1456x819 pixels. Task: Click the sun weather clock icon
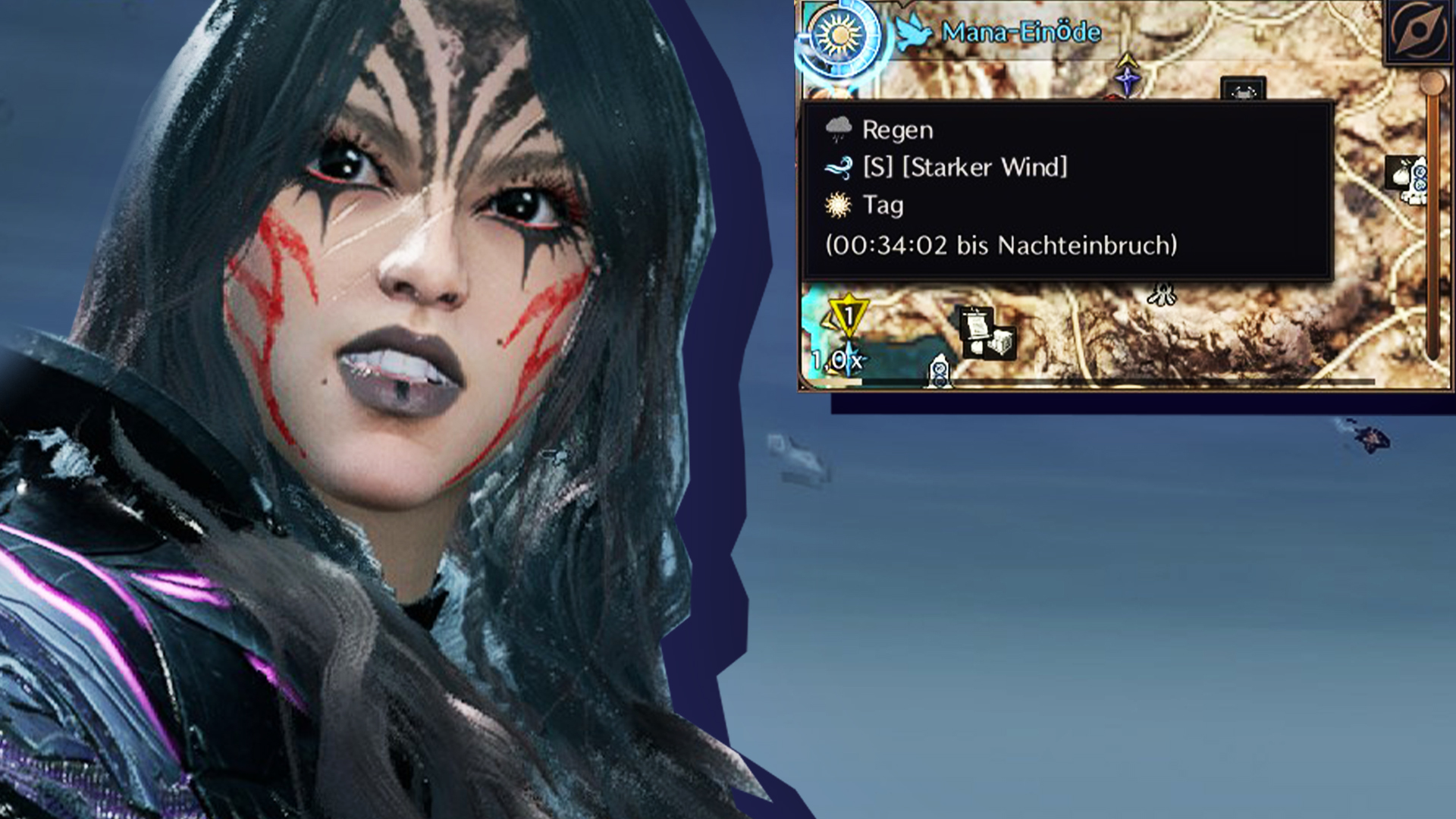[x=839, y=37]
